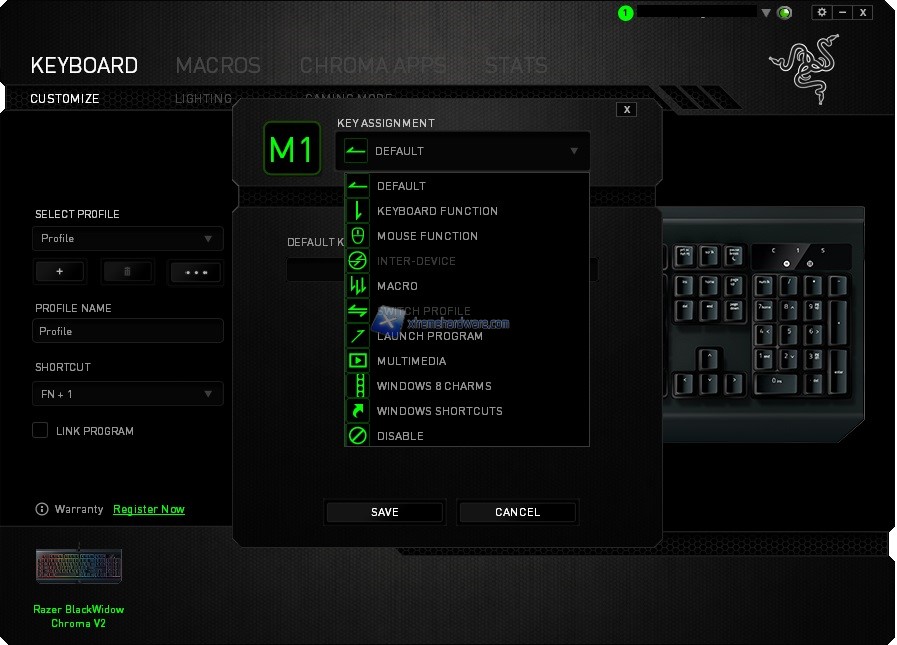Pick the Macro assignment option
Screen dimensions: 897x645
[397, 286]
